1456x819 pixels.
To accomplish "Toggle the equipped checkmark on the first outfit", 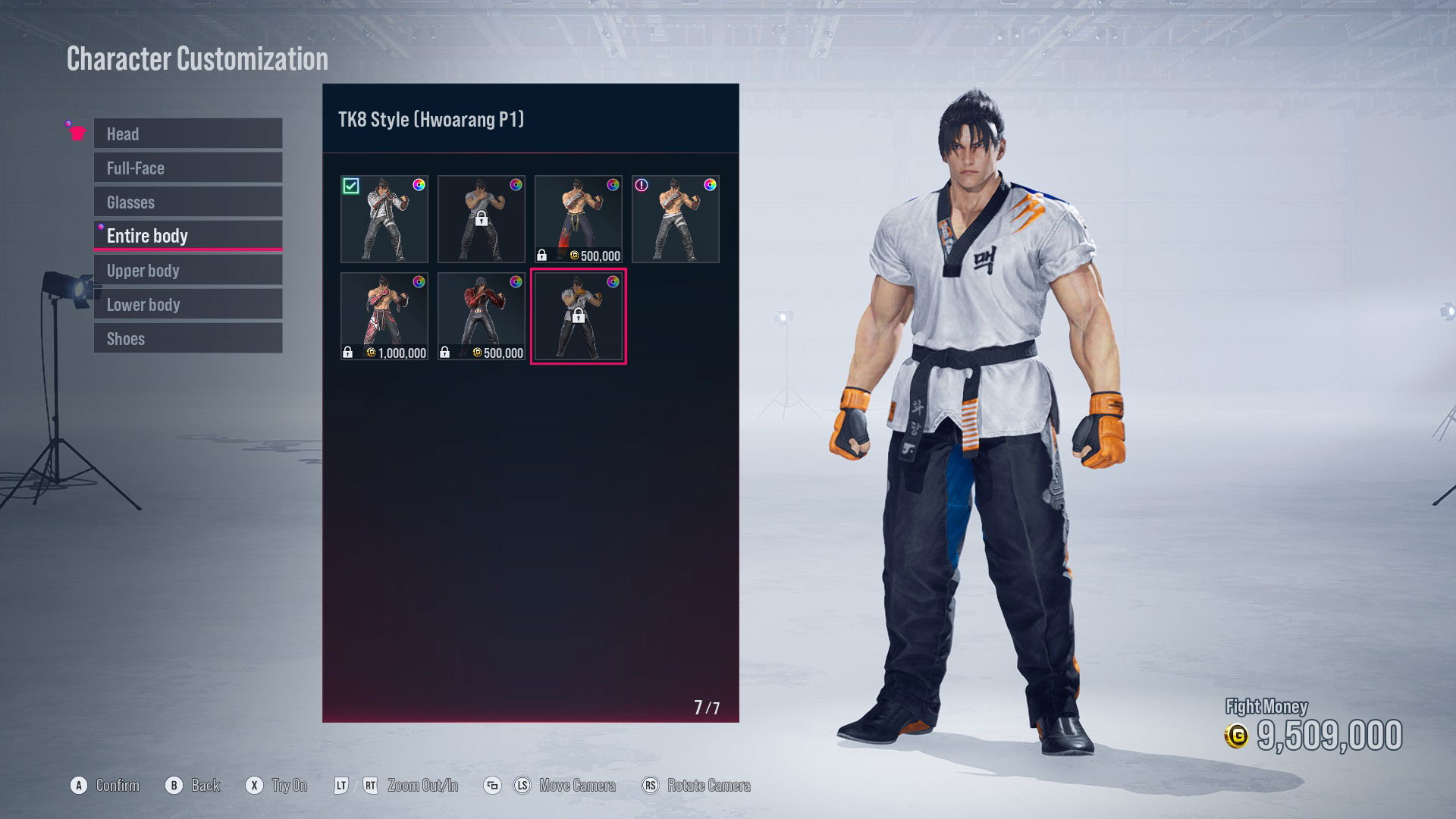I will (352, 187).
